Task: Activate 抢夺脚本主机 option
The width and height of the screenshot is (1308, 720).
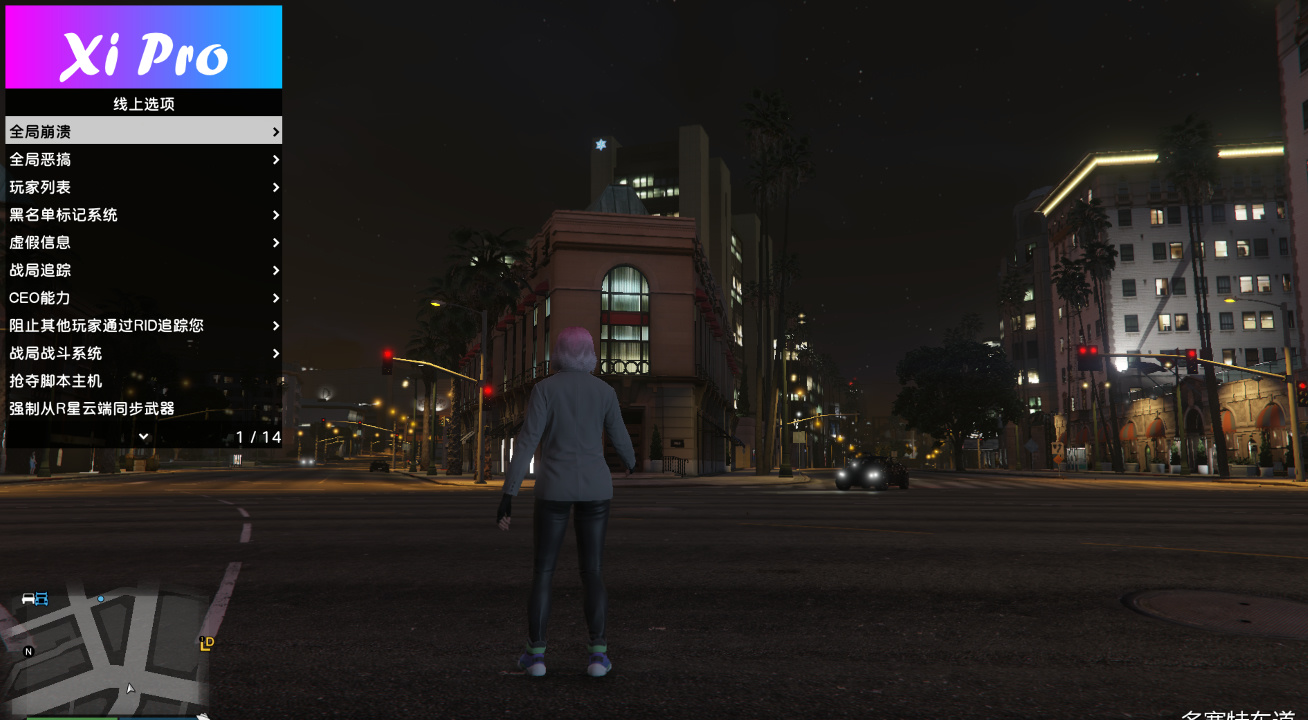Action: click(143, 381)
